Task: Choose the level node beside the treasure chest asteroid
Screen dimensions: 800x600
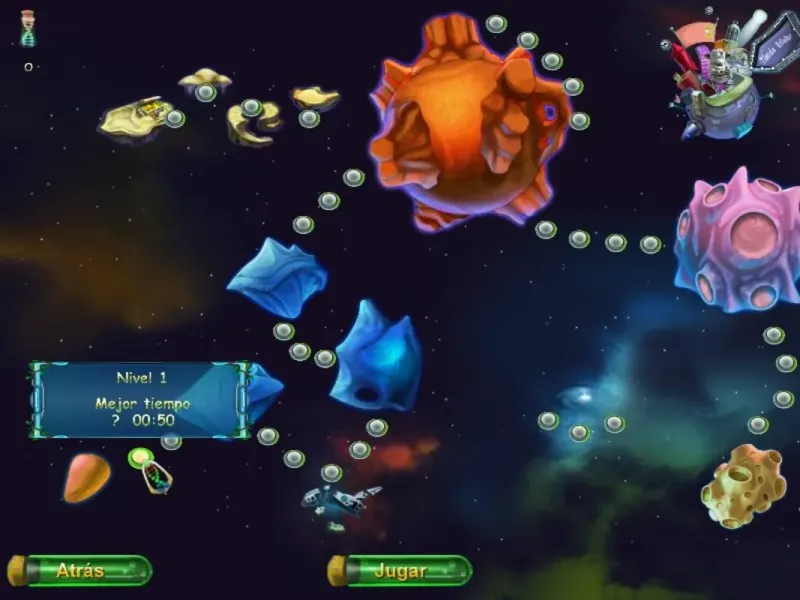Action: (175, 119)
